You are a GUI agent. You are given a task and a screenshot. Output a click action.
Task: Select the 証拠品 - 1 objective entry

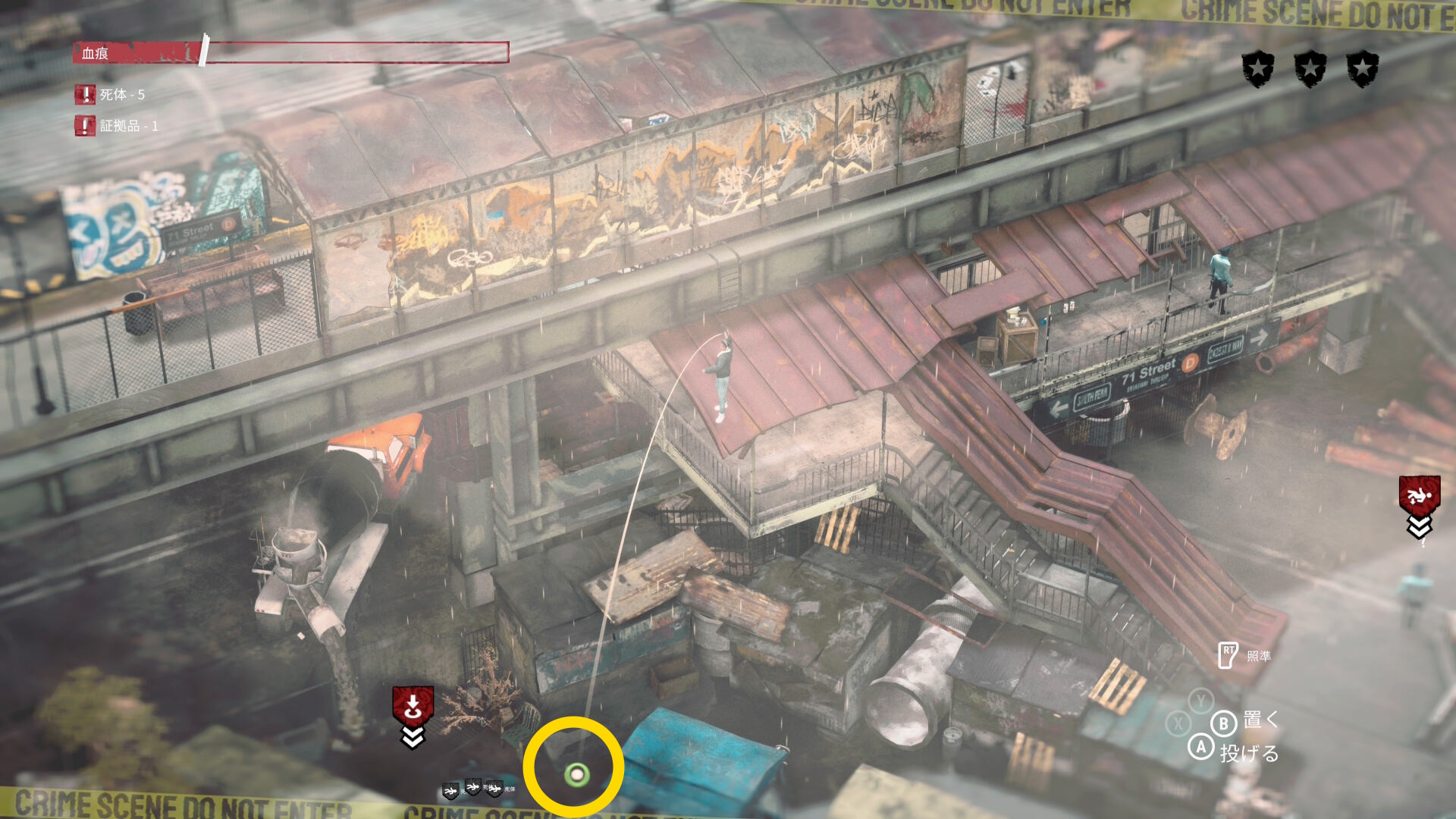point(118,126)
